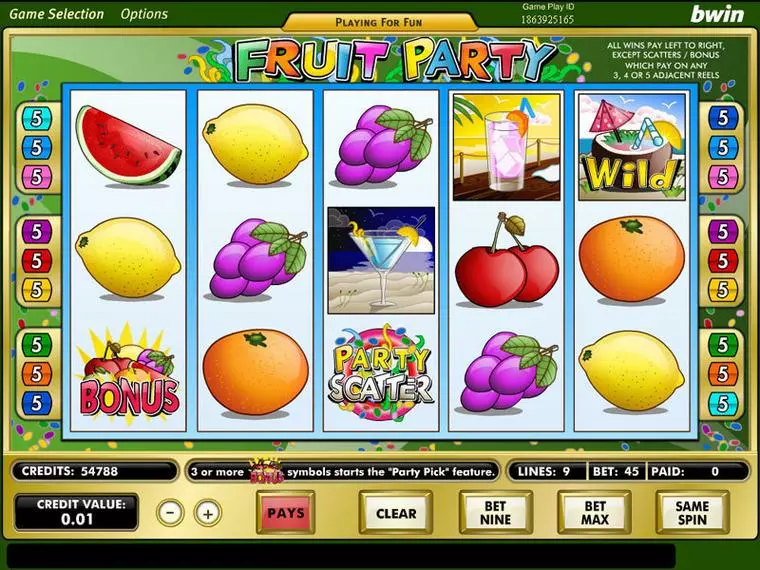760x570 pixels.
Task: Hit the SAME SPIN button
Action: (691, 513)
